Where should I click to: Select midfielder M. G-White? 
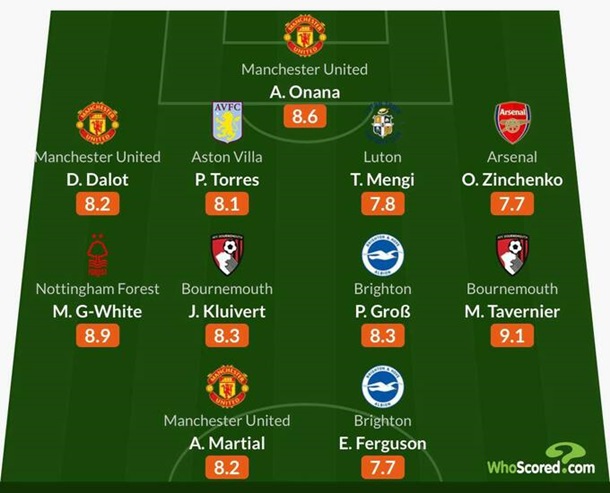[x=97, y=311]
